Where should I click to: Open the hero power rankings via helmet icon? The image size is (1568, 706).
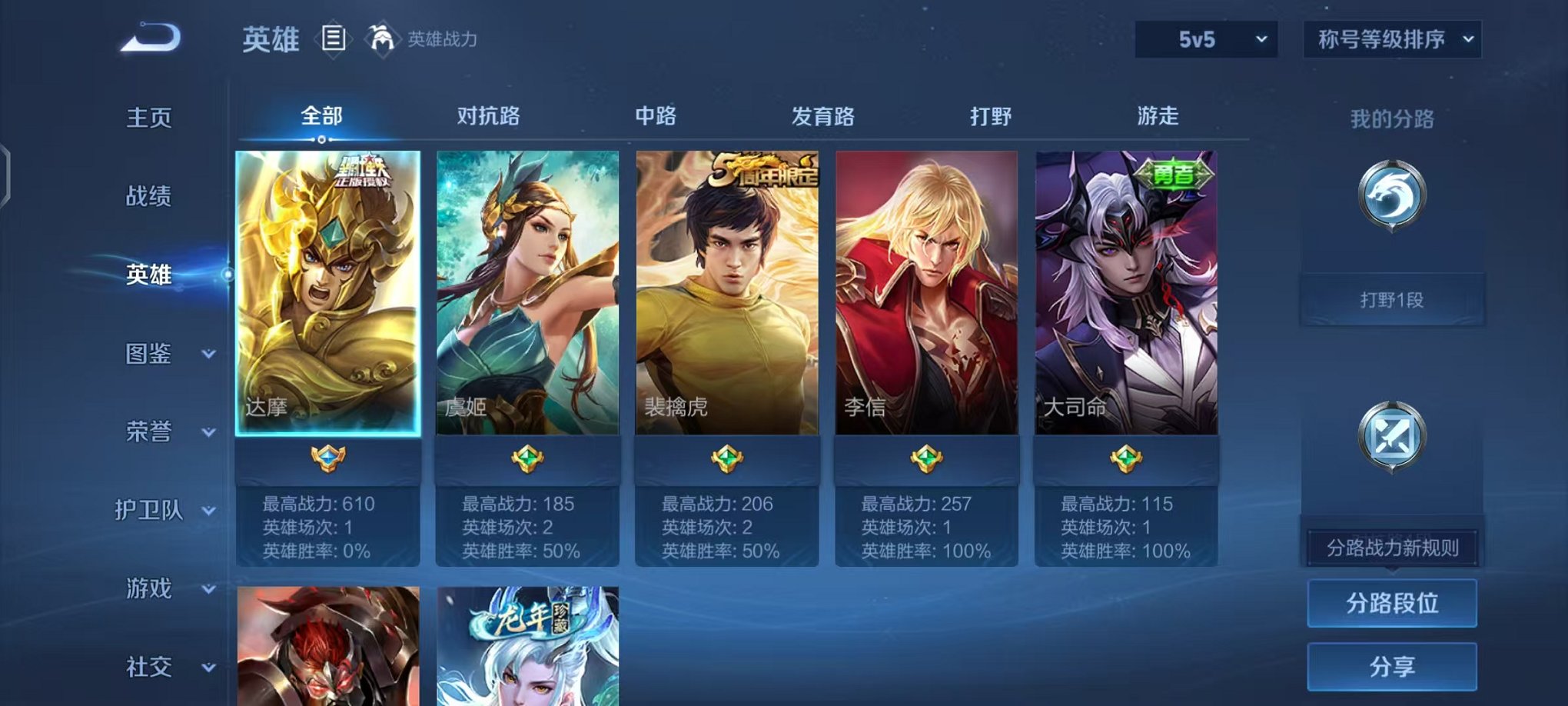coord(381,38)
